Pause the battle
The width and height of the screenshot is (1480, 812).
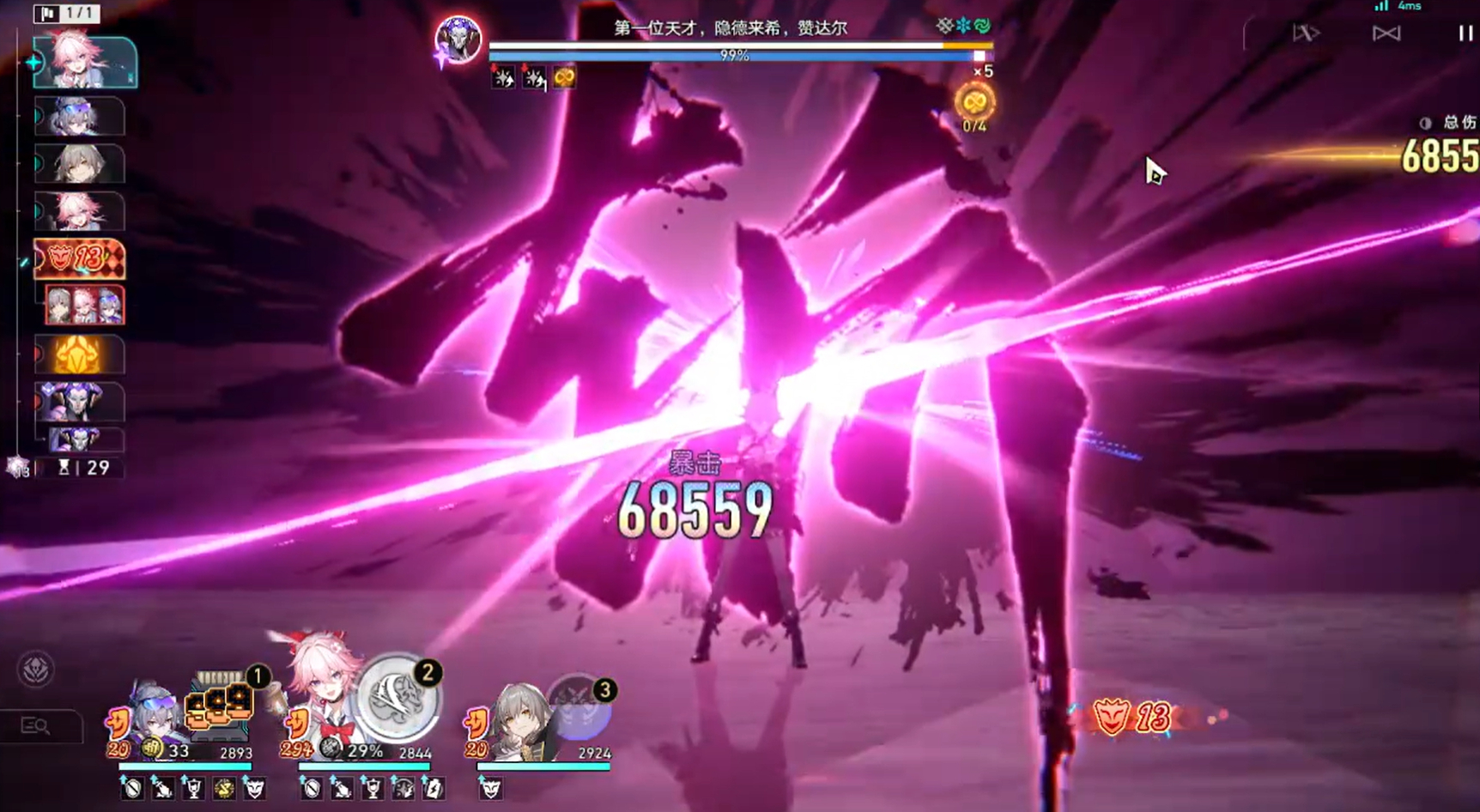pos(1465,33)
